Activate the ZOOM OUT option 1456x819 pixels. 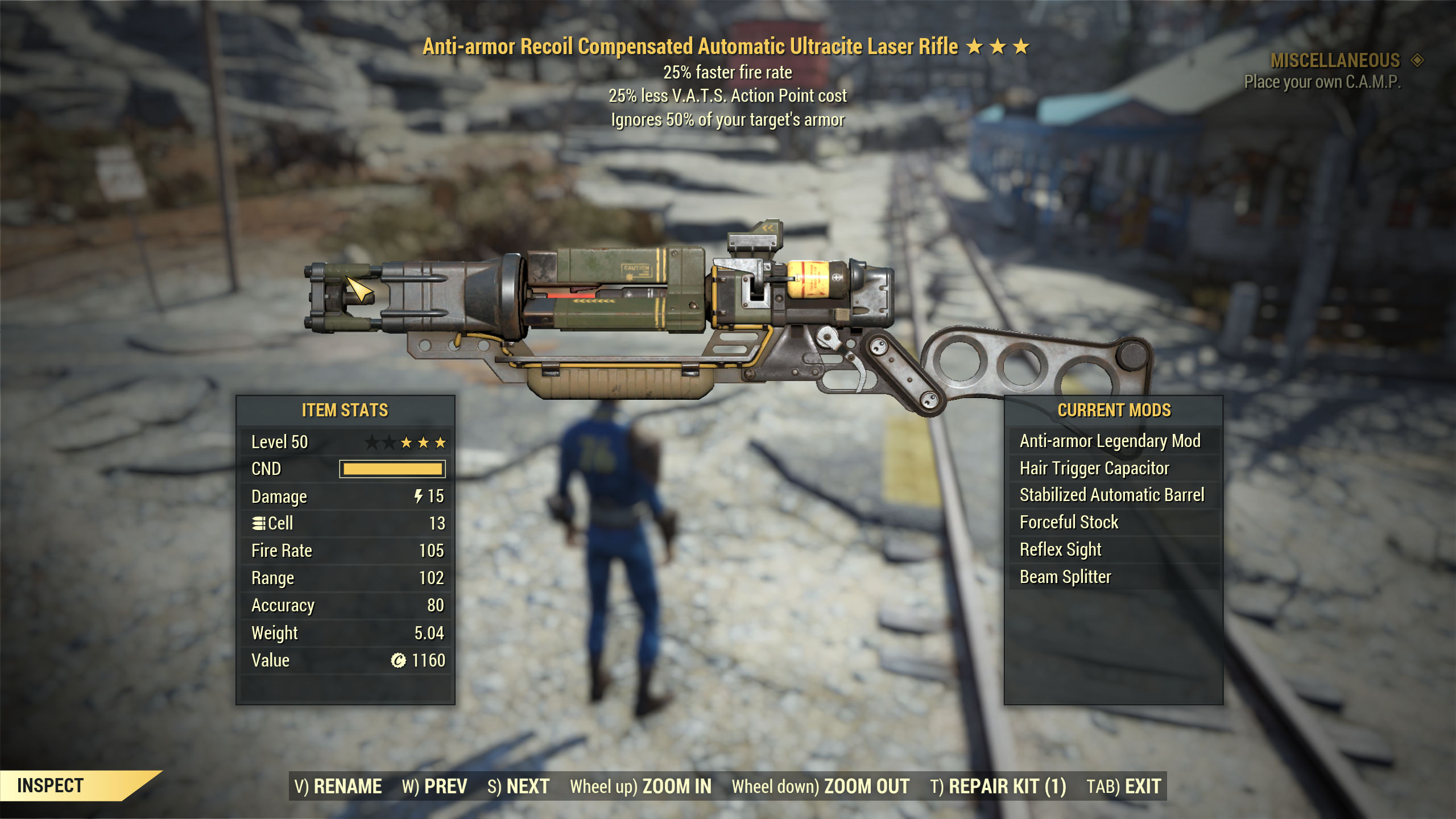tap(820, 787)
